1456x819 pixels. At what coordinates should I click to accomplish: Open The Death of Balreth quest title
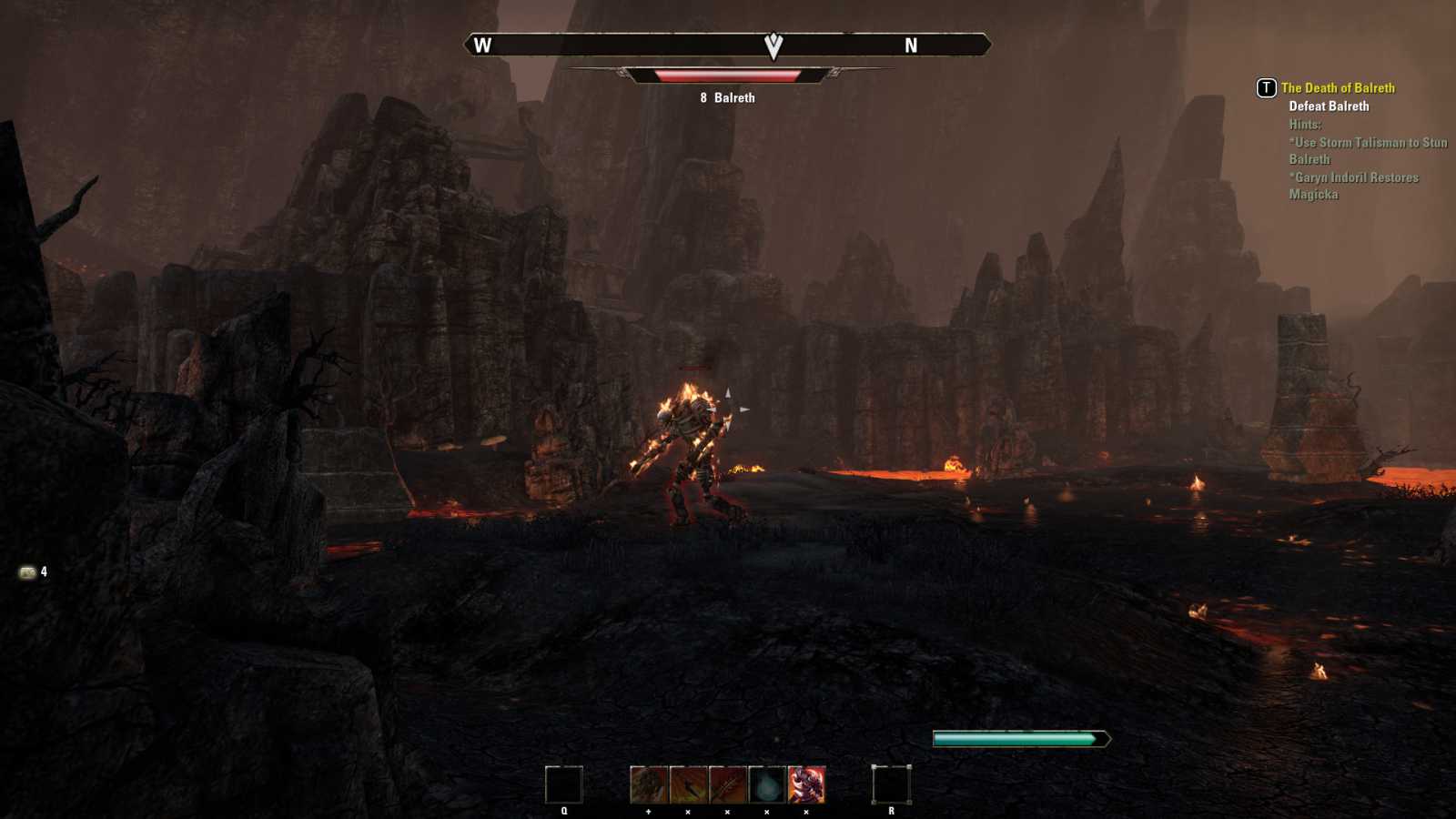tap(1338, 87)
